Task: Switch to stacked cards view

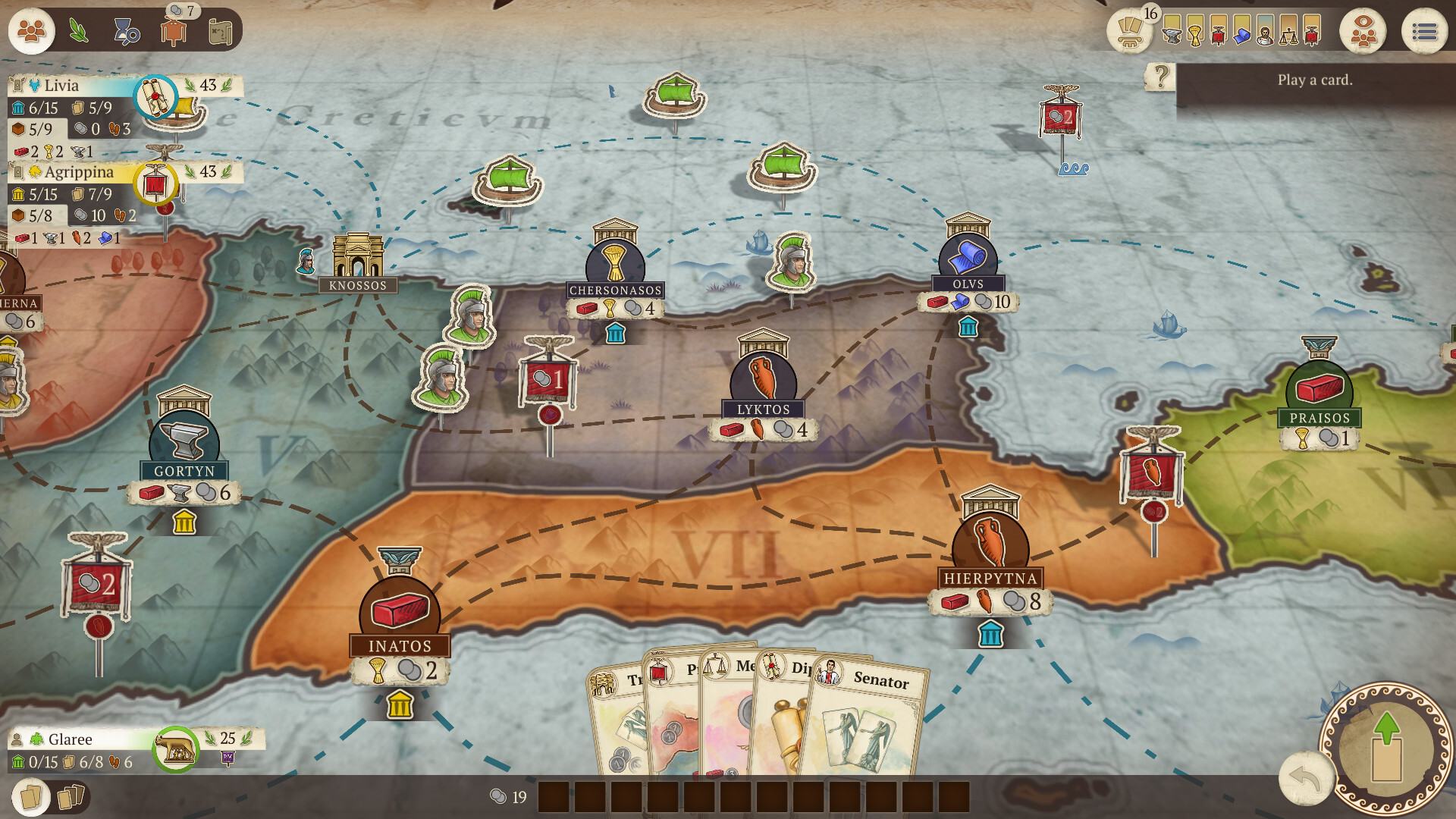Action: pyautogui.click(x=71, y=796)
